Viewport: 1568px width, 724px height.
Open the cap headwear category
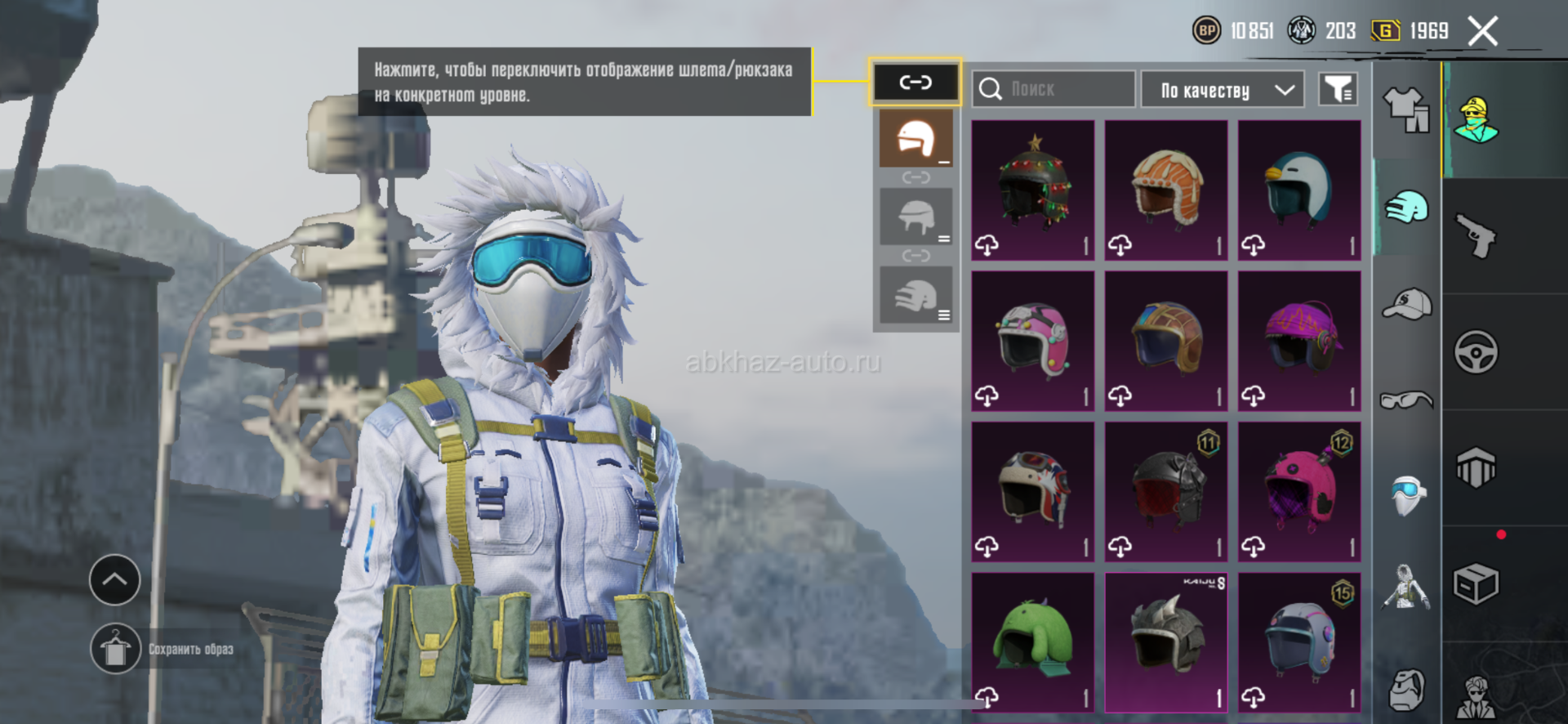coord(1406,304)
